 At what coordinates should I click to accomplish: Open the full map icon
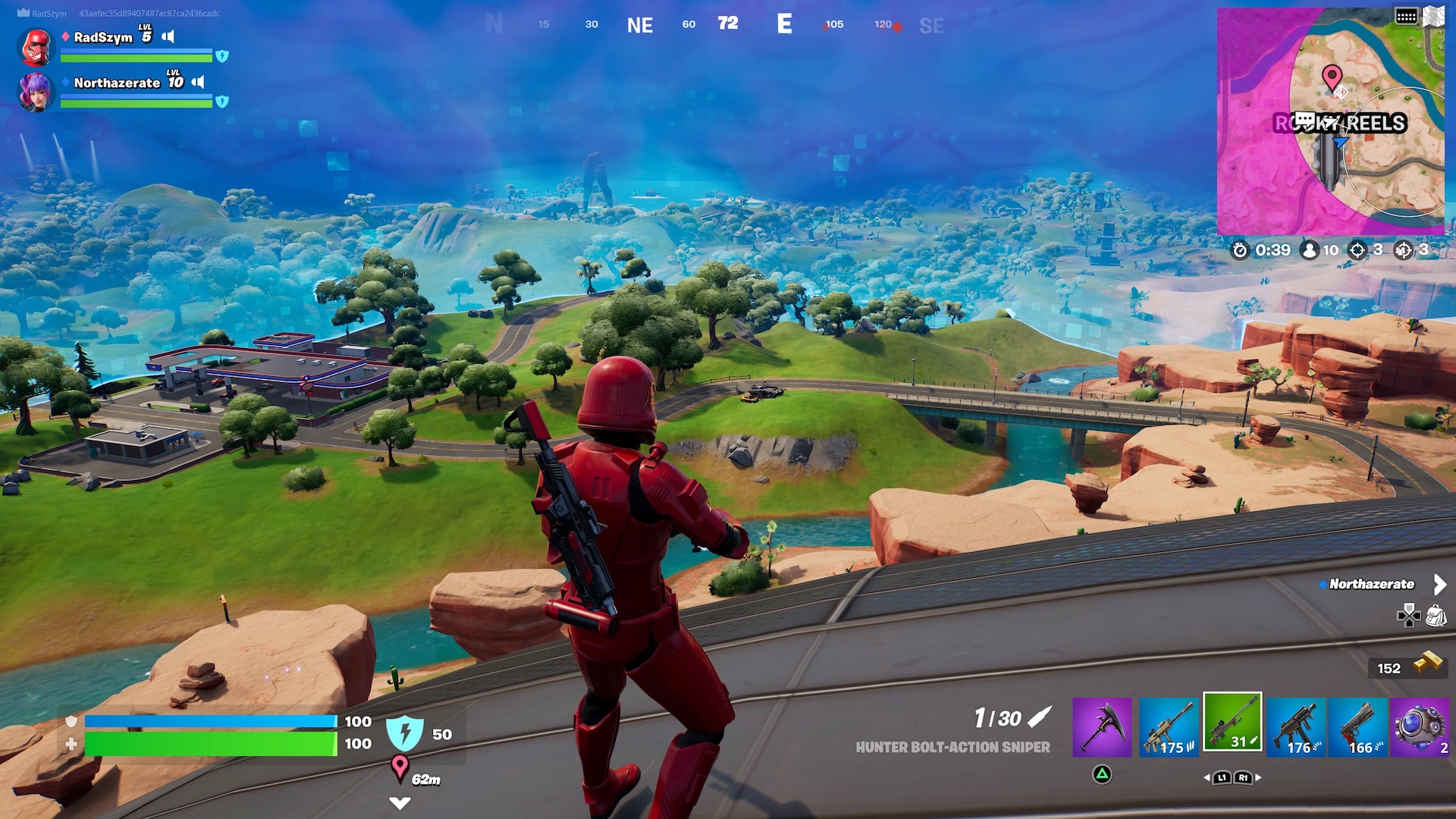(1433, 16)
